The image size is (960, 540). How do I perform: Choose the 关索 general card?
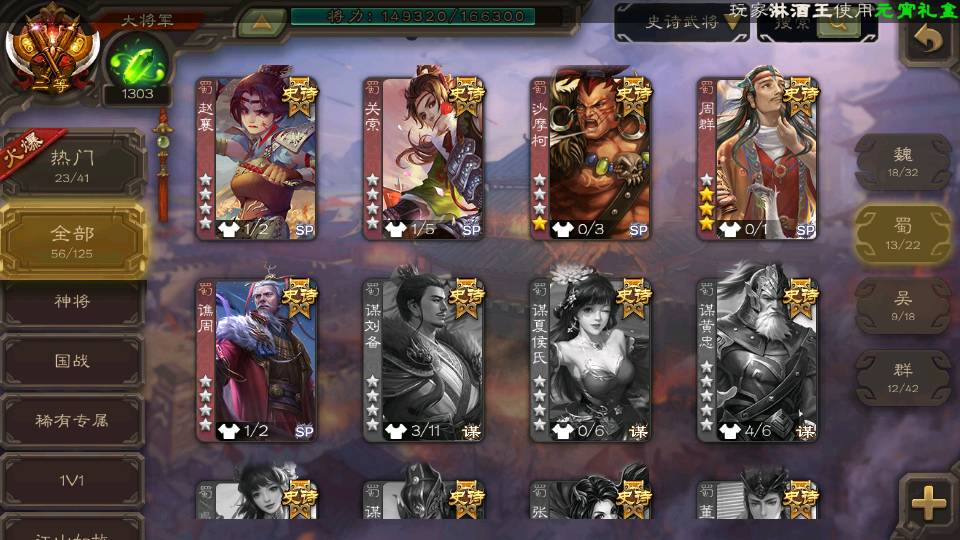tap(424, 158)
